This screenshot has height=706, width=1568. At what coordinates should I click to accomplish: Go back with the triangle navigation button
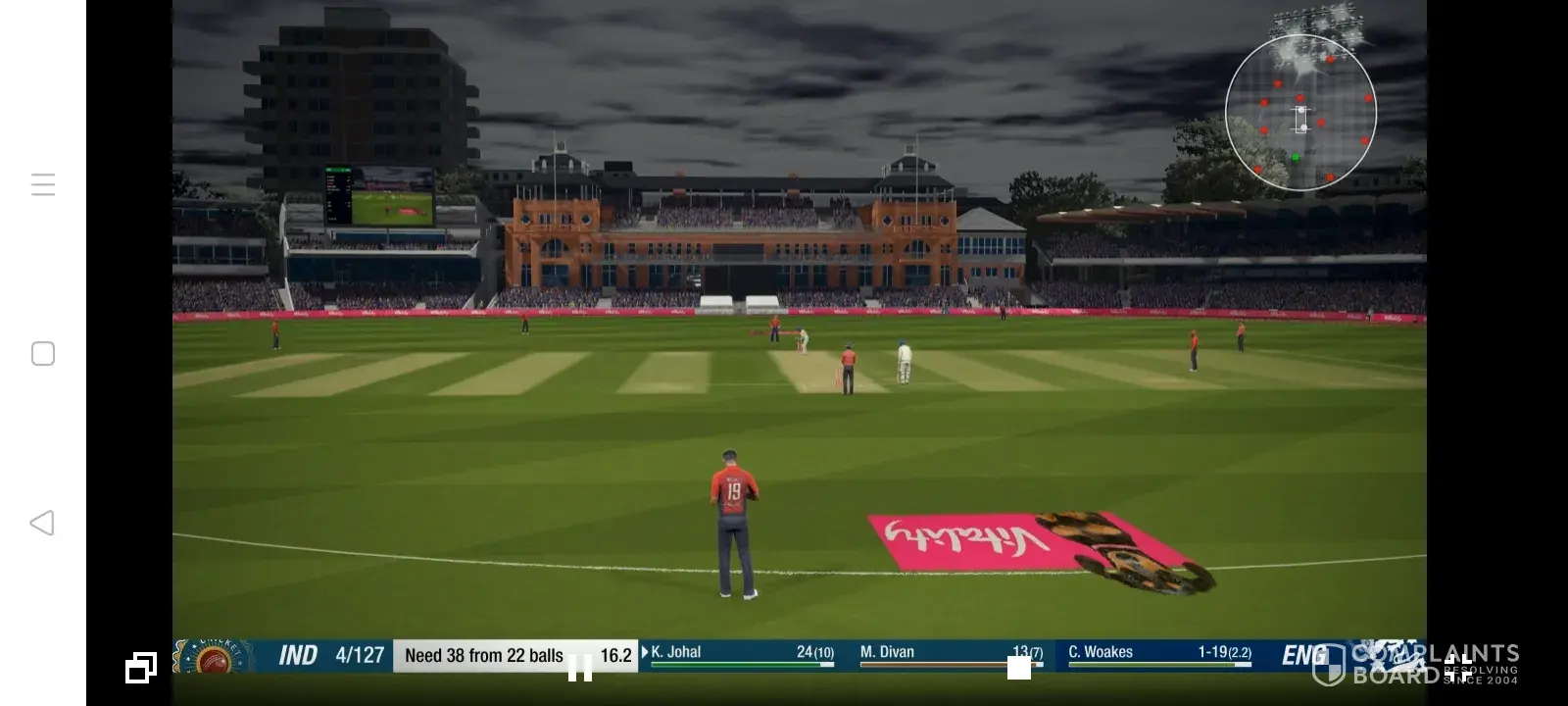42,523
